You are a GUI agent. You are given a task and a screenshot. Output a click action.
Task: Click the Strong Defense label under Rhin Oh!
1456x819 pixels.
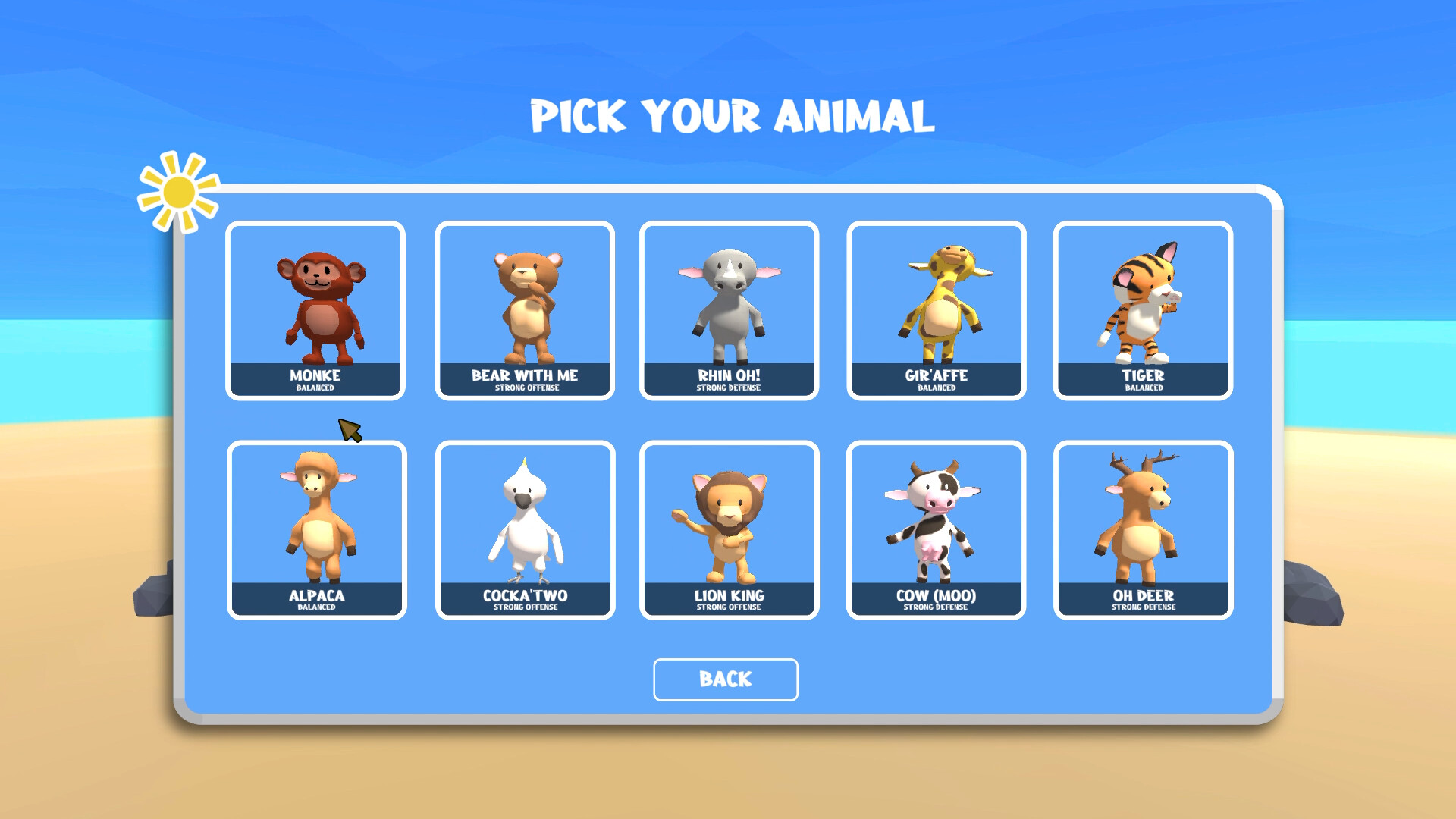(729, 388)
